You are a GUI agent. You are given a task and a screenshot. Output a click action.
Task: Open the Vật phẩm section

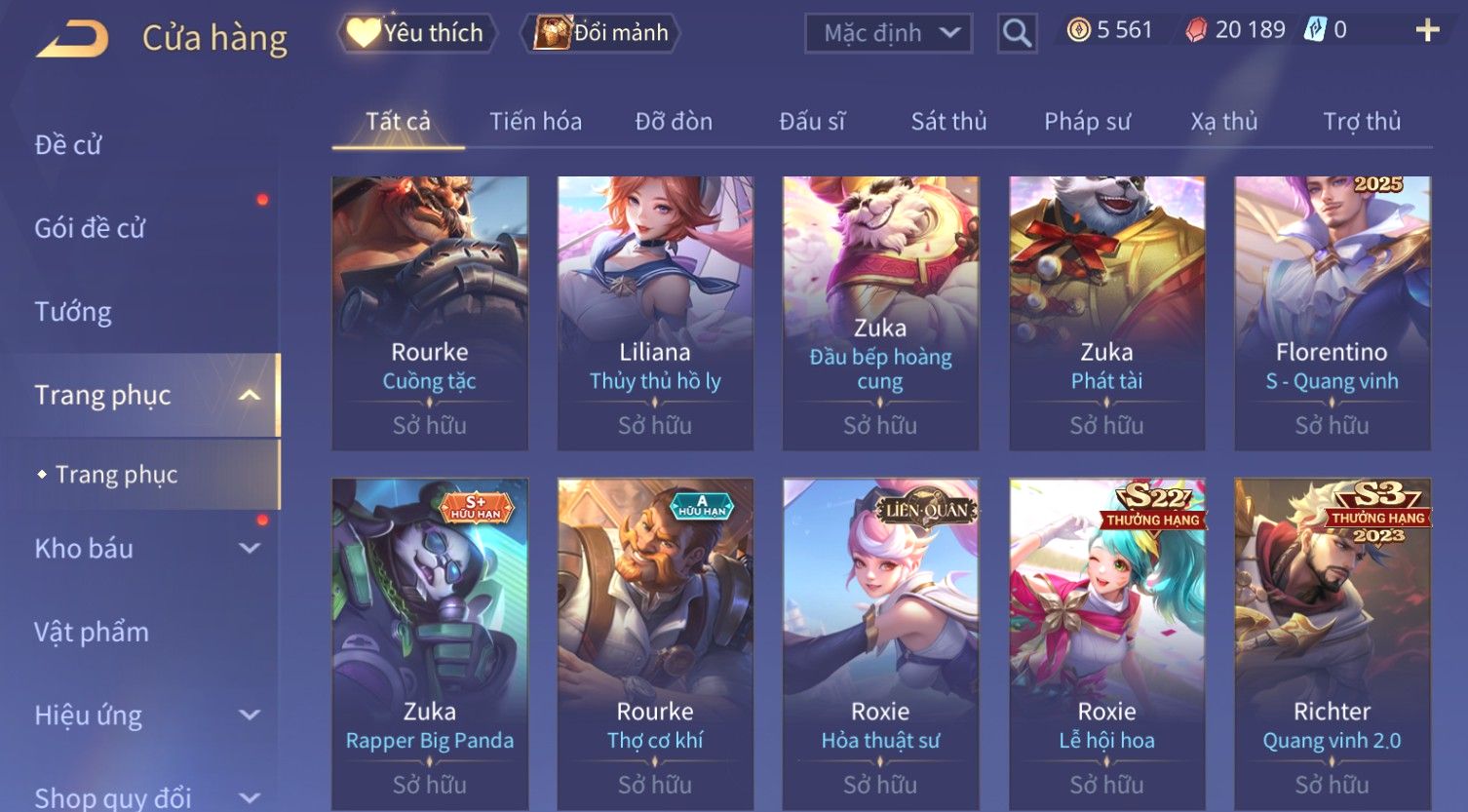pyautogui.click(x=92, y=632)
